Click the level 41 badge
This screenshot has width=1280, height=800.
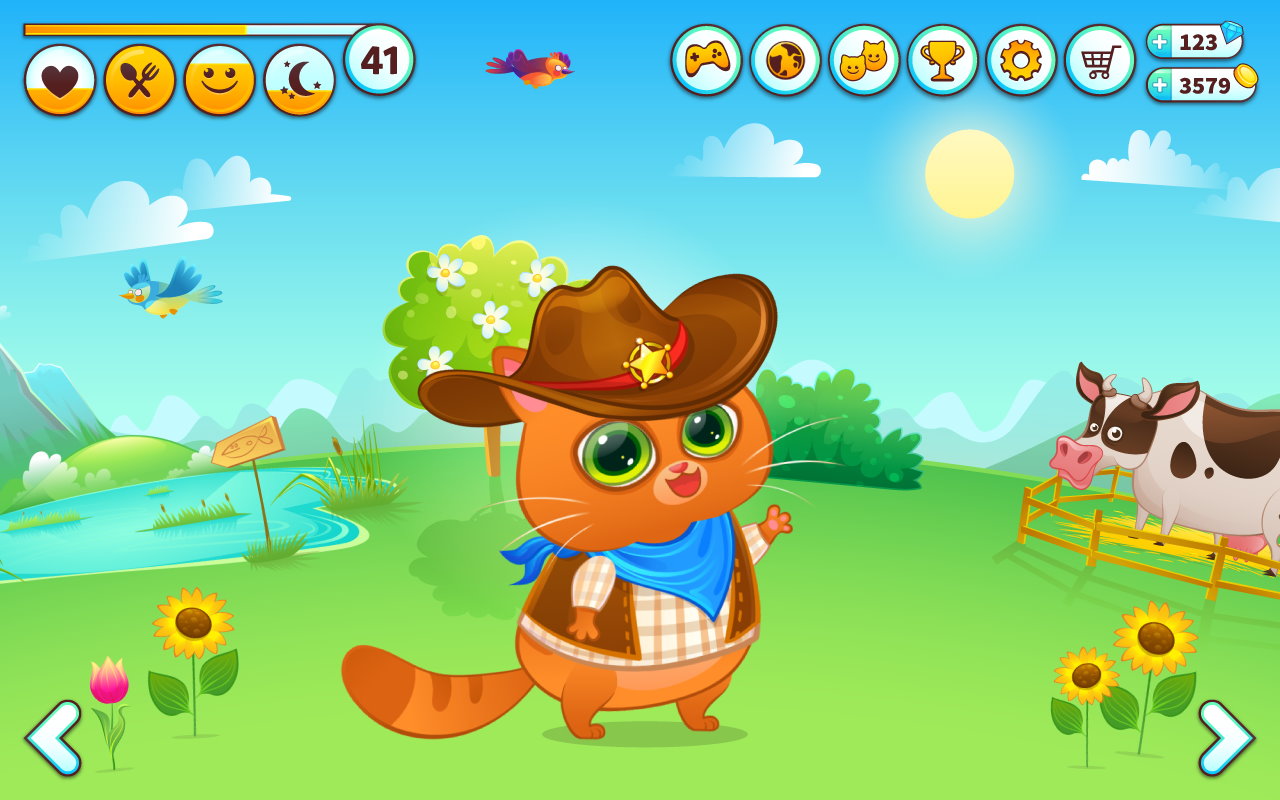[x=379, y=60]
